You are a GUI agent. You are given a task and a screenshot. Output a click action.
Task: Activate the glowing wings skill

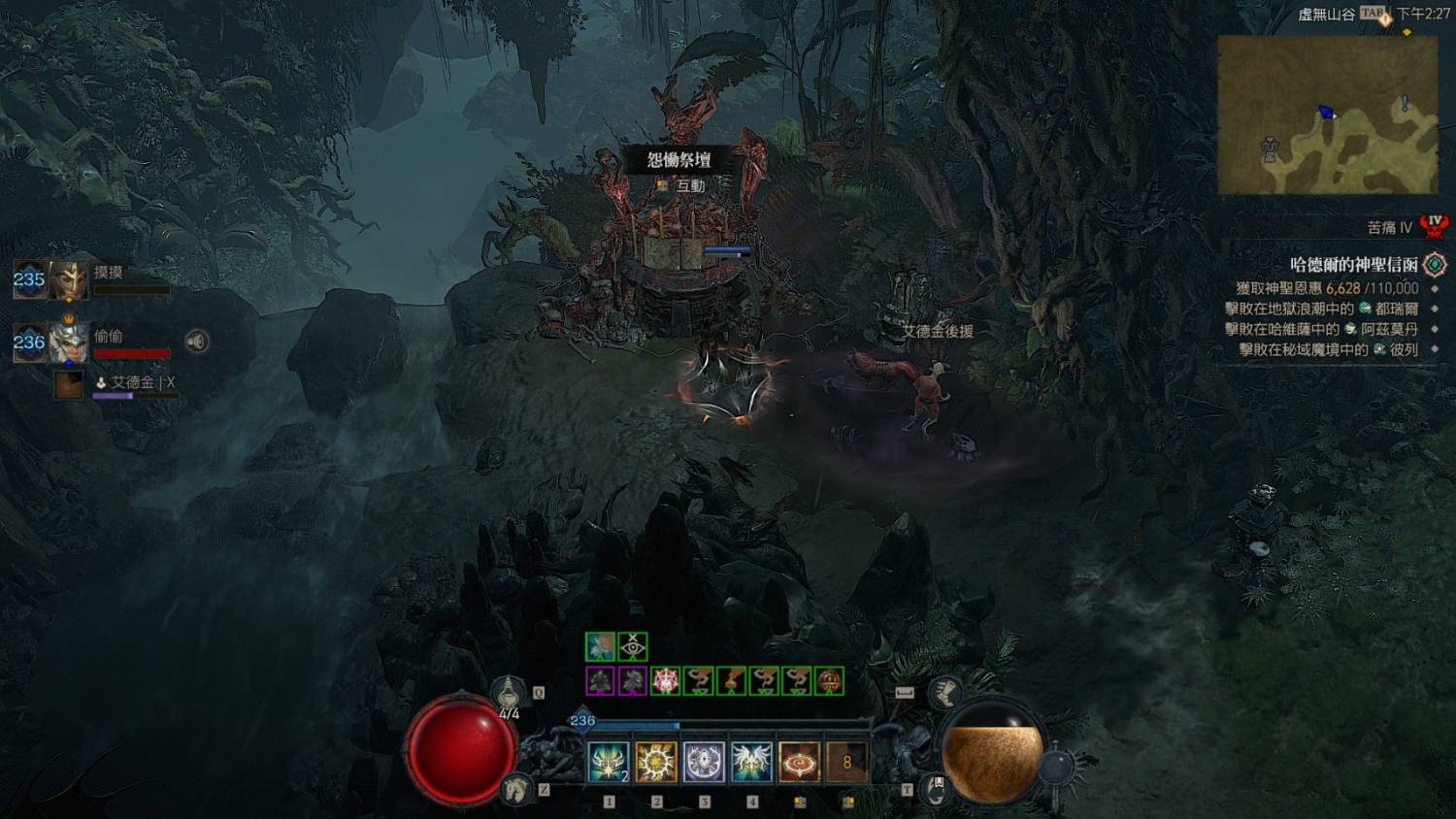point(751,763)
